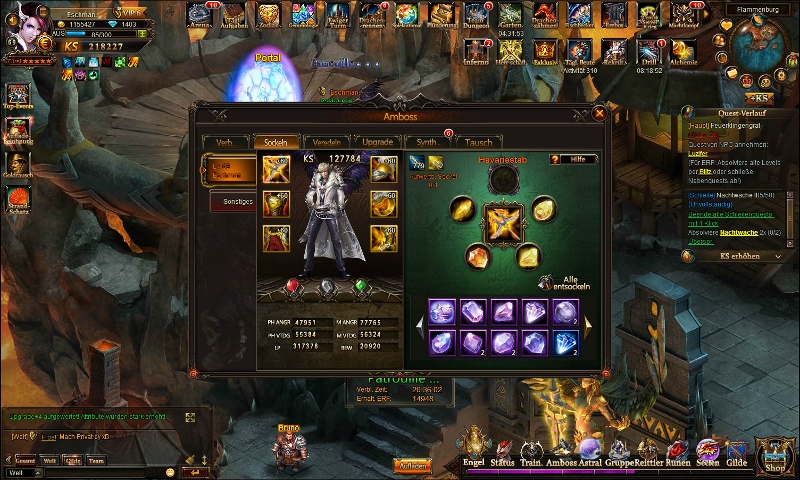Screen dimensions: 800x480
Task: Click the Aufladen recharge button
Action: [x=412, y=466]
